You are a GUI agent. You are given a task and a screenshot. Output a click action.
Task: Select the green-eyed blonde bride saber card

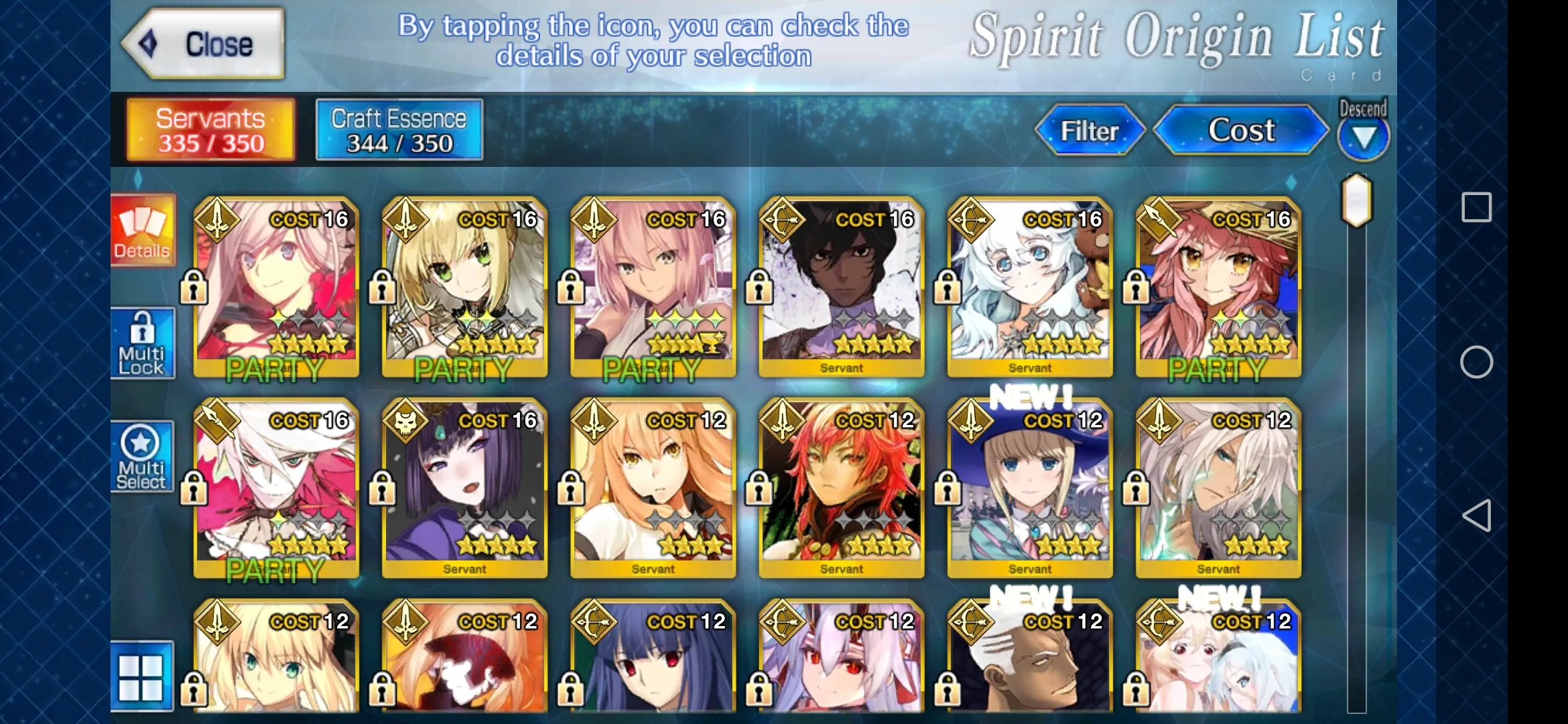(464, 287)
